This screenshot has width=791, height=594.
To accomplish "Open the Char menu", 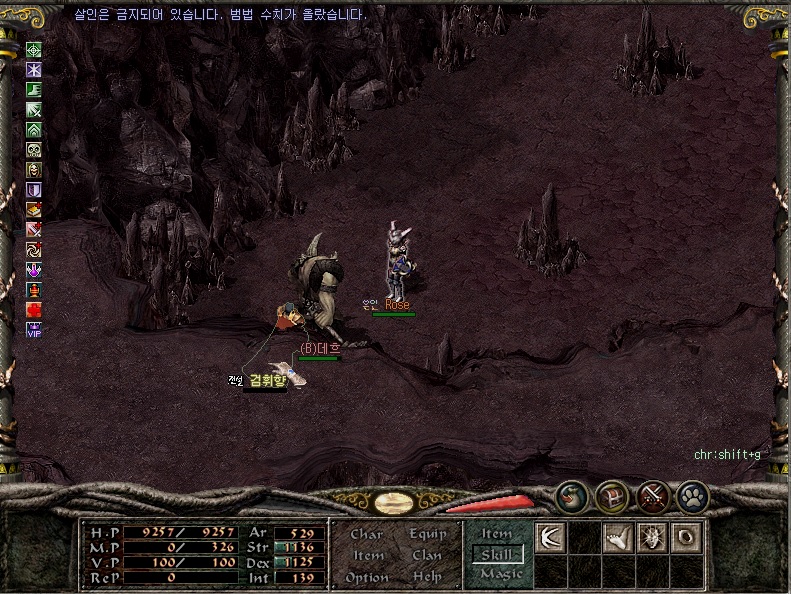I will pos(367,534).
